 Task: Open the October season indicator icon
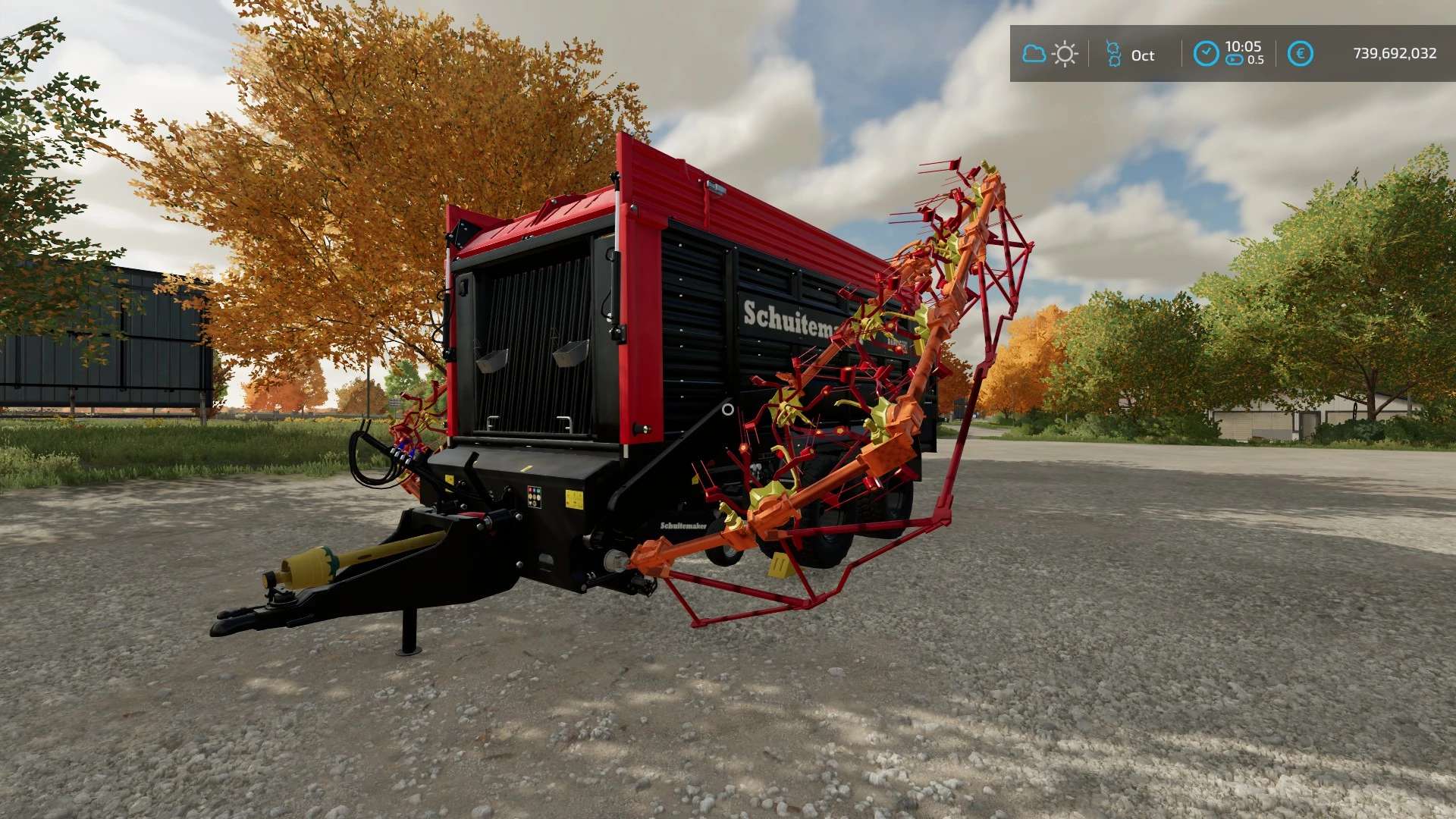1113,54
